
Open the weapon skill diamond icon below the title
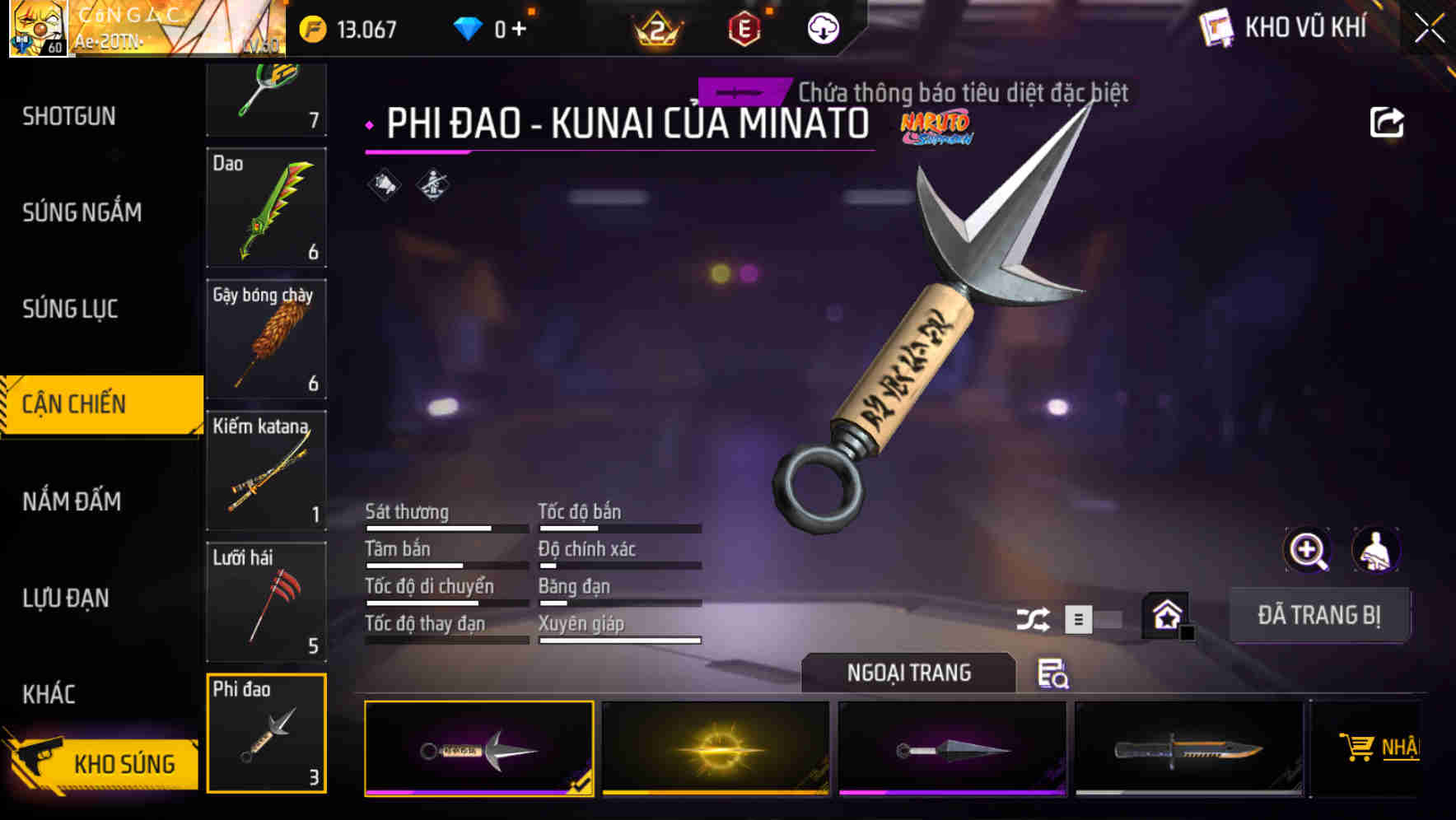coord(432,184)
